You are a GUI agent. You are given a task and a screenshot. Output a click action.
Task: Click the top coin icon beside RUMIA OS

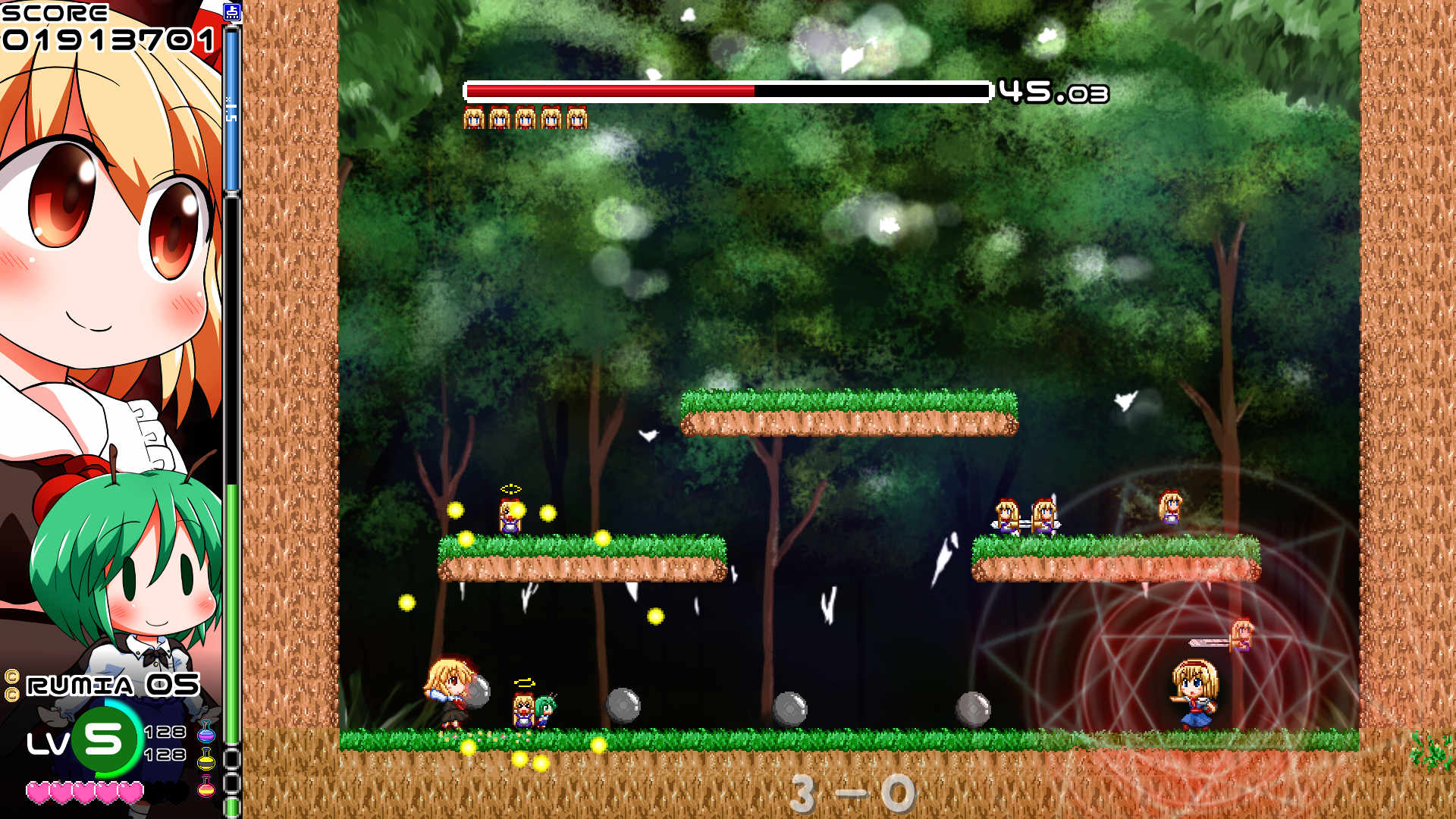12,676
